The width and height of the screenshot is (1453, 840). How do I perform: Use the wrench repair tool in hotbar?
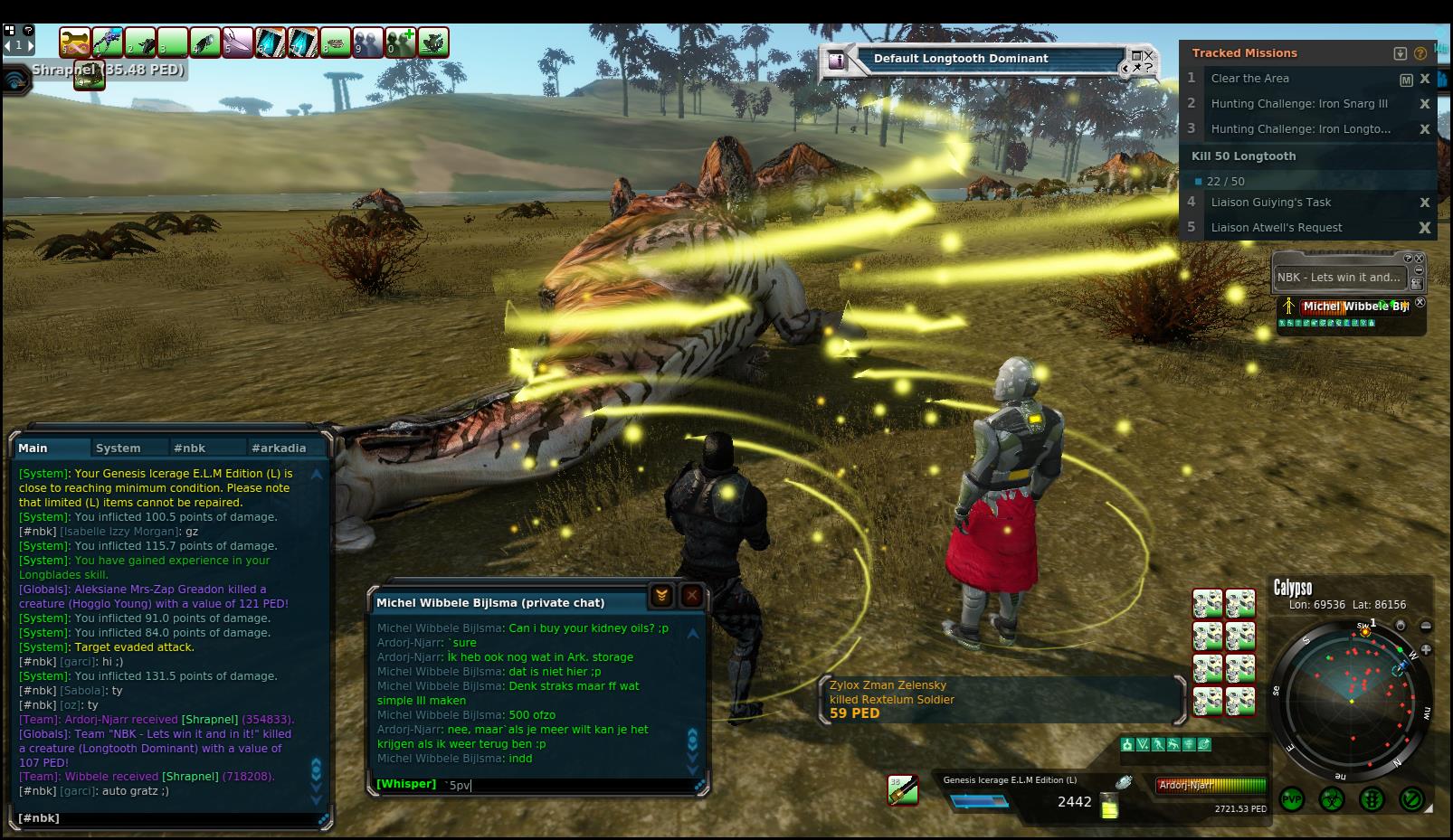(x=76, y=42)
